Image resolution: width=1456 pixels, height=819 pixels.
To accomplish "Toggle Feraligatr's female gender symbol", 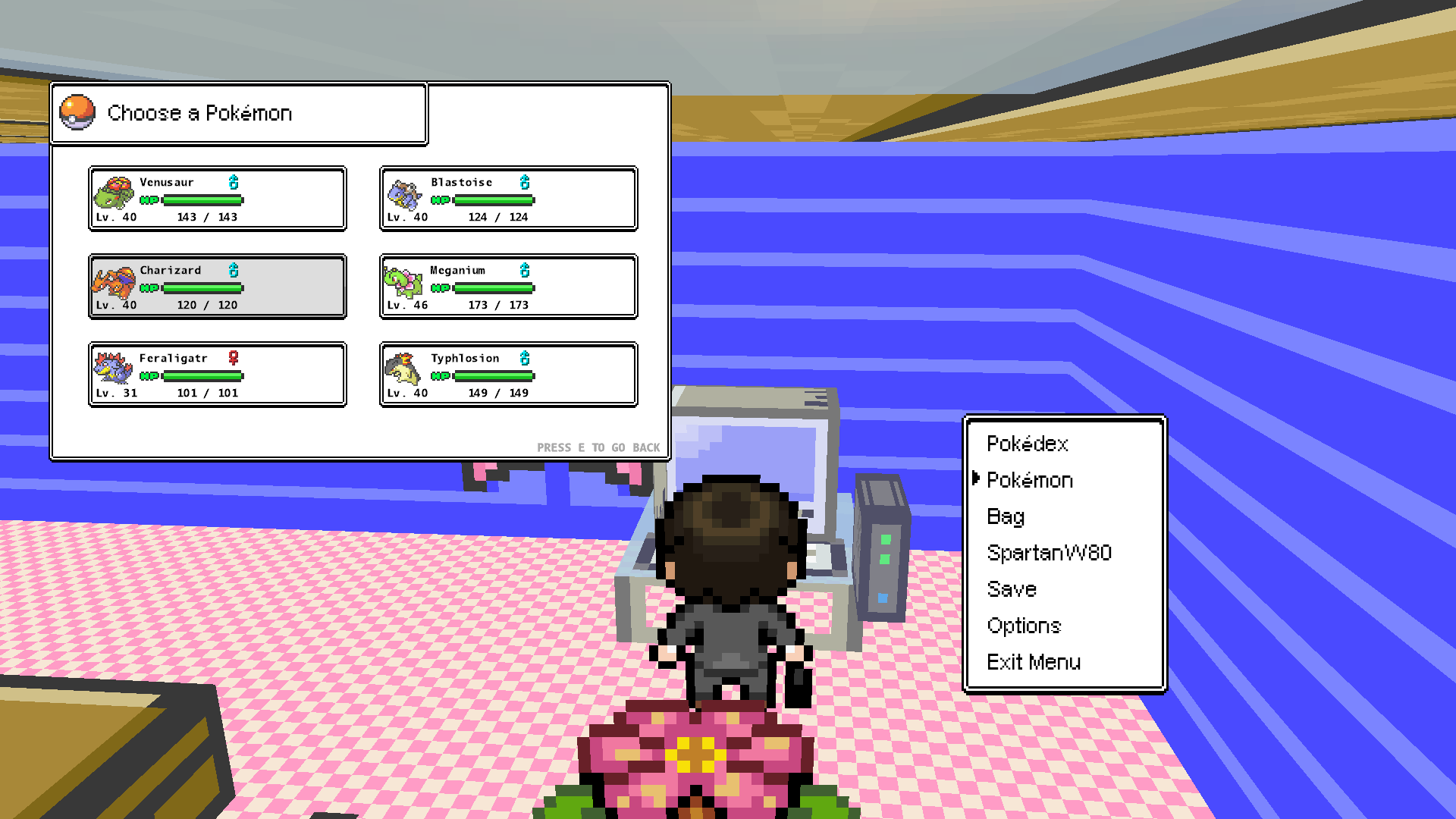I will [233, 357].
